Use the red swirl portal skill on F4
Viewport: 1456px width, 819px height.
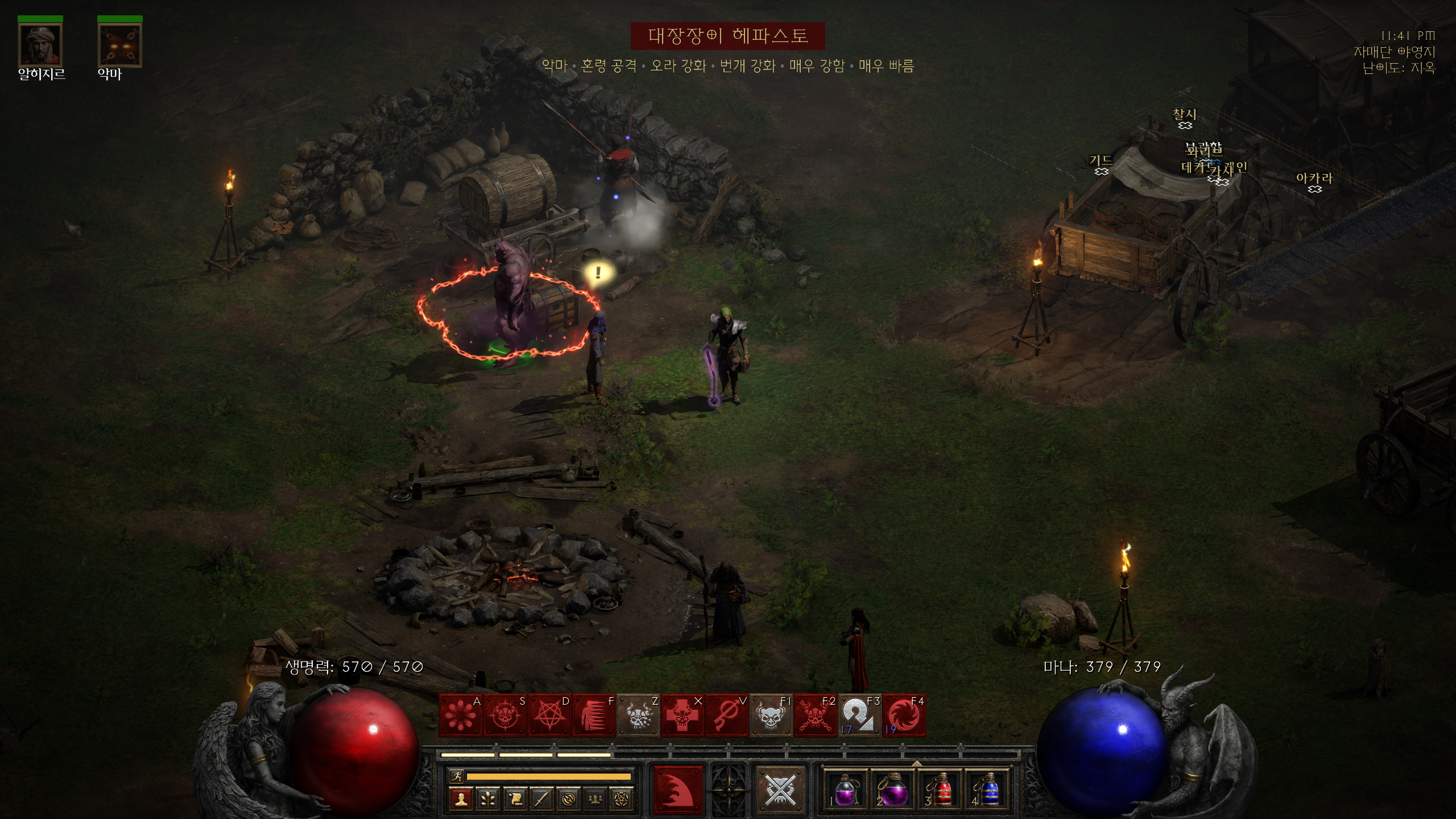[904, 715]
